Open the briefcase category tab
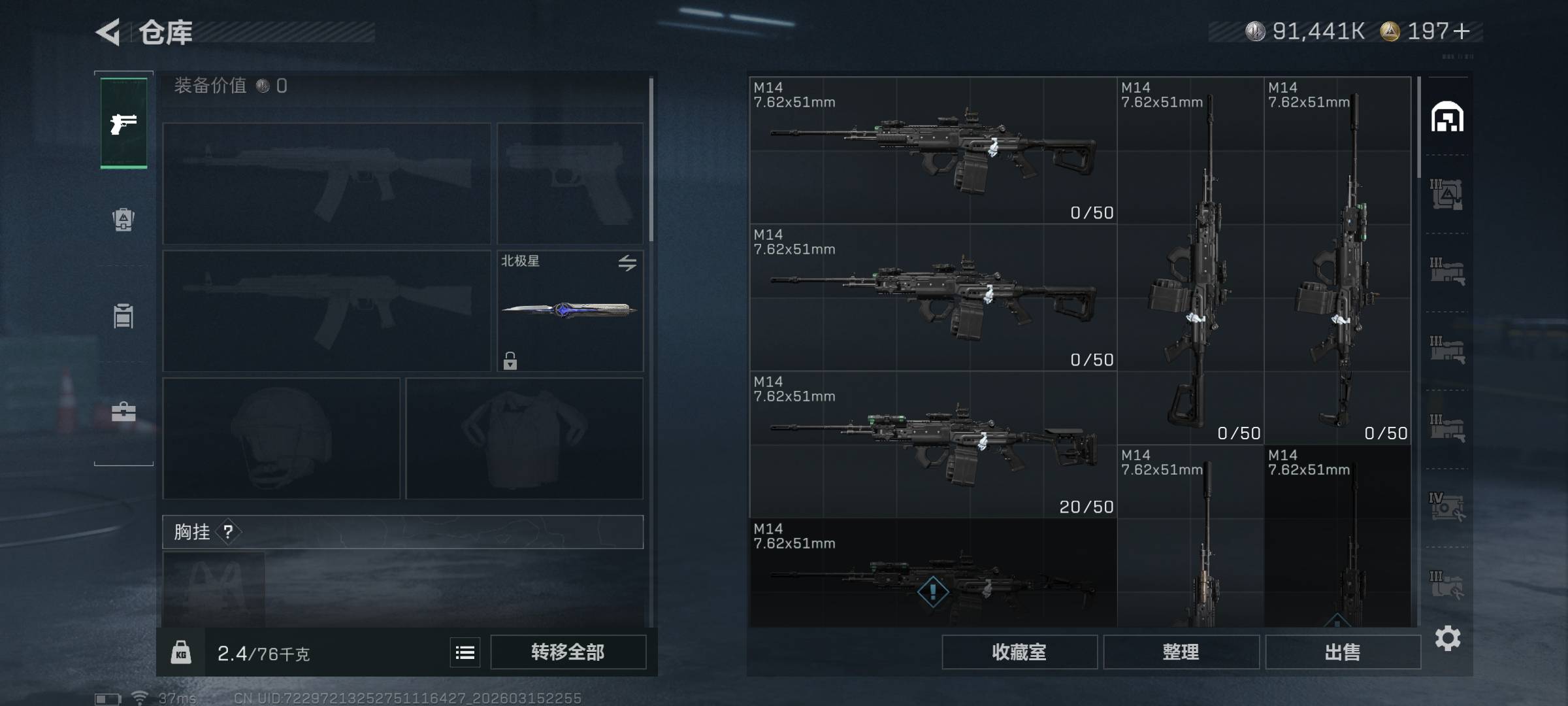1568x706 pixels. tap(123, 412)
